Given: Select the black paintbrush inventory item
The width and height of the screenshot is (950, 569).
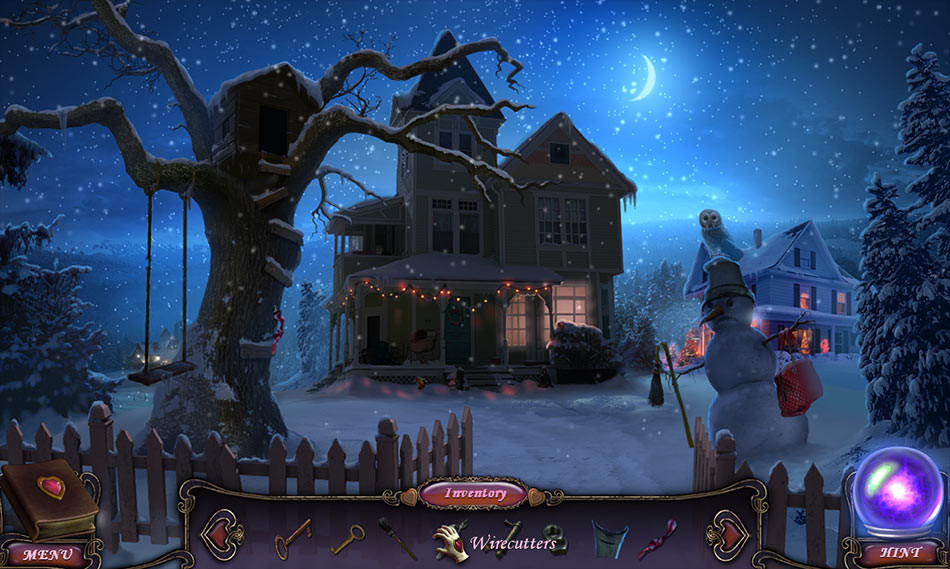Looking at the screenshot, I should tap(396, 536).
